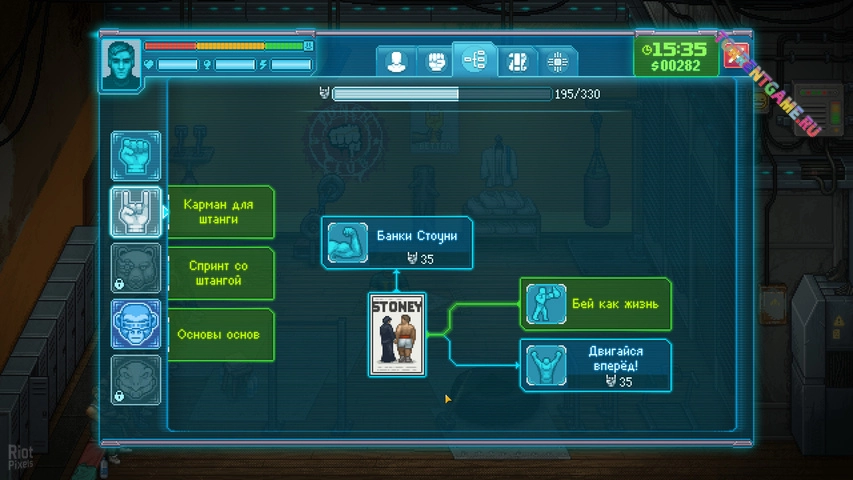The width and height of the screenshot is (853, 480).
Task: Select the monkey with goggles category
Action: pyautogui.click(x=135, y=323)
